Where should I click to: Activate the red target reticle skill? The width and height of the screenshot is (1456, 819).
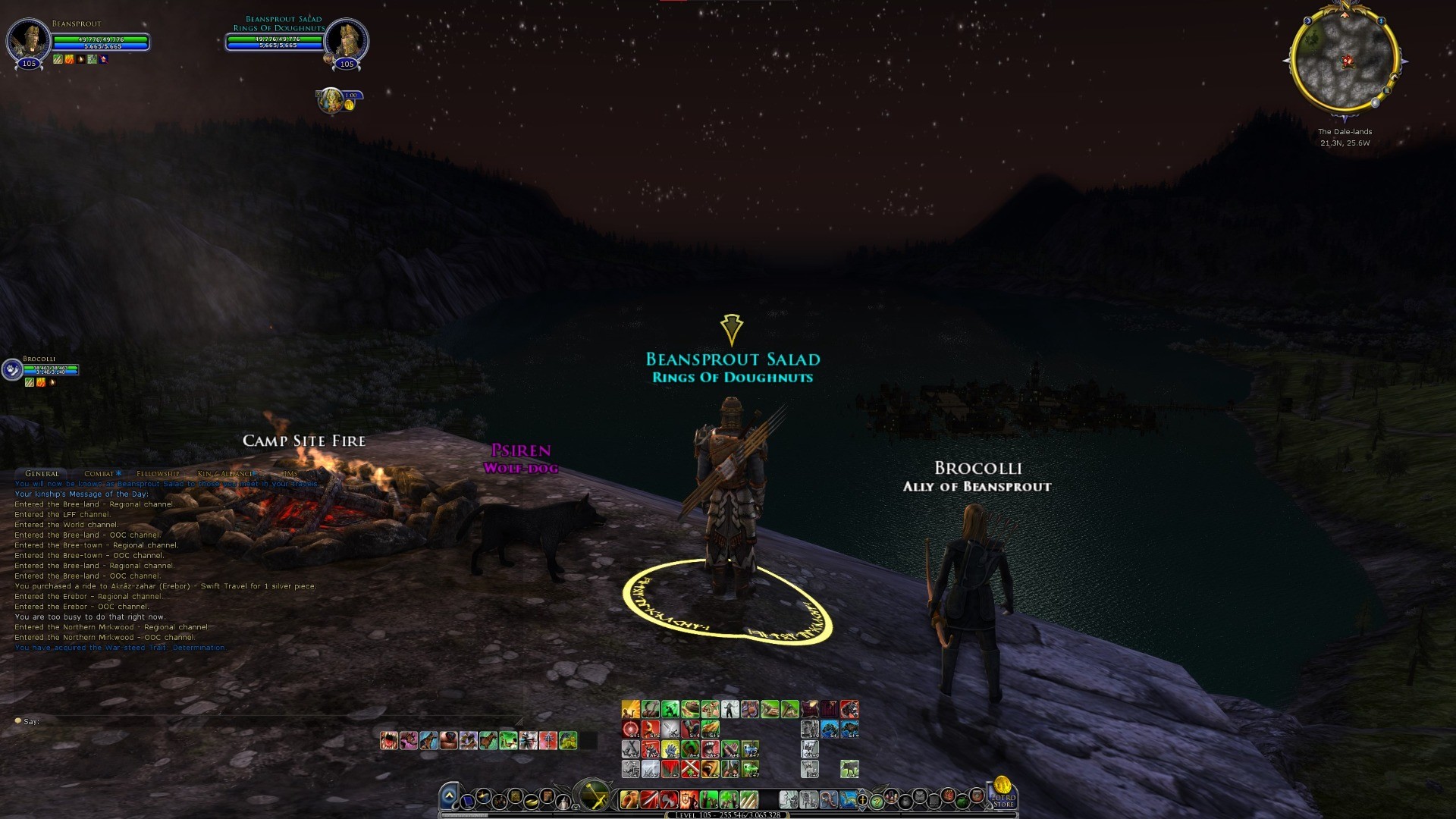tap(631, 730)
